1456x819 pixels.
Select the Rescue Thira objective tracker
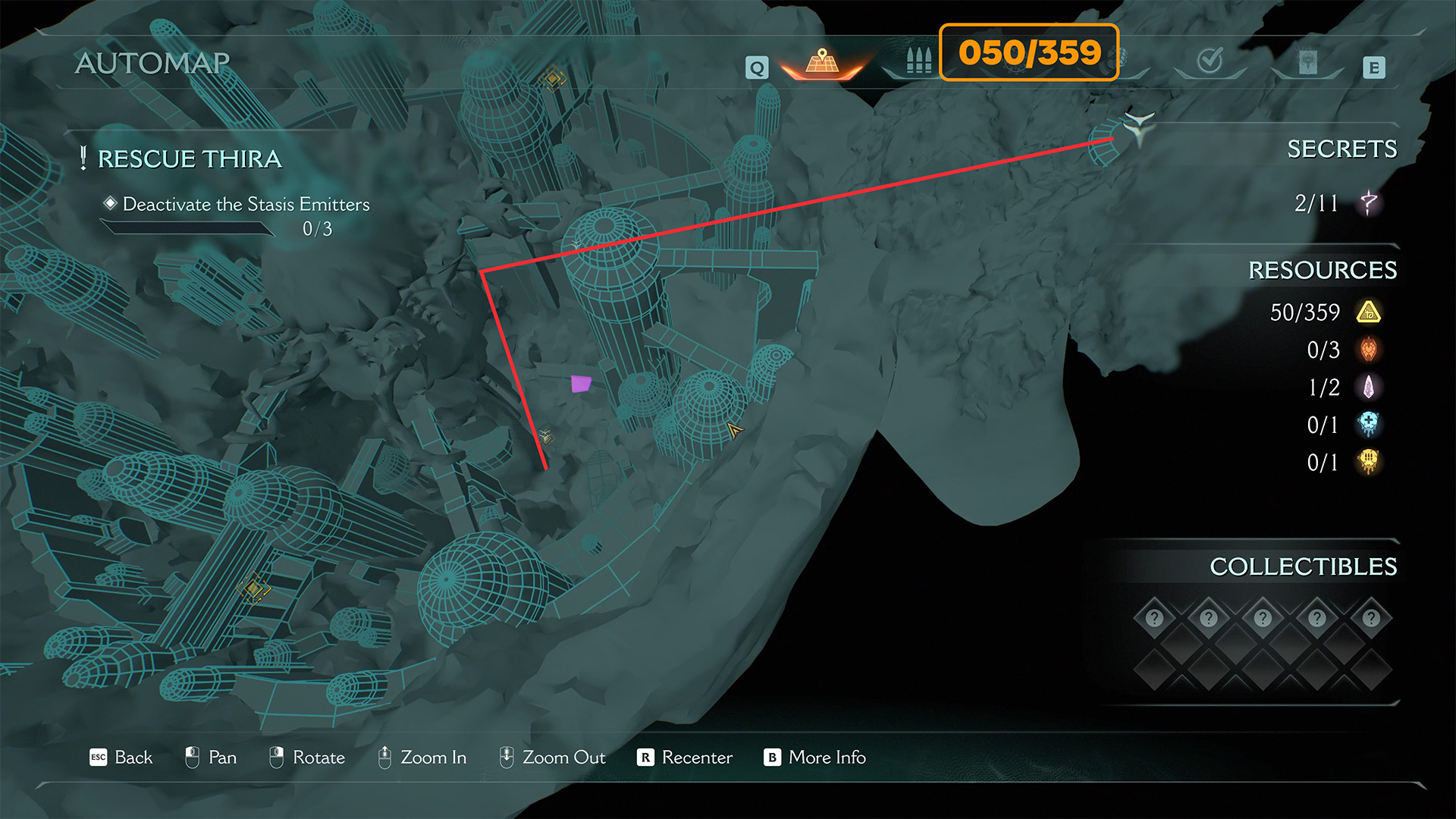pos(190,159)
